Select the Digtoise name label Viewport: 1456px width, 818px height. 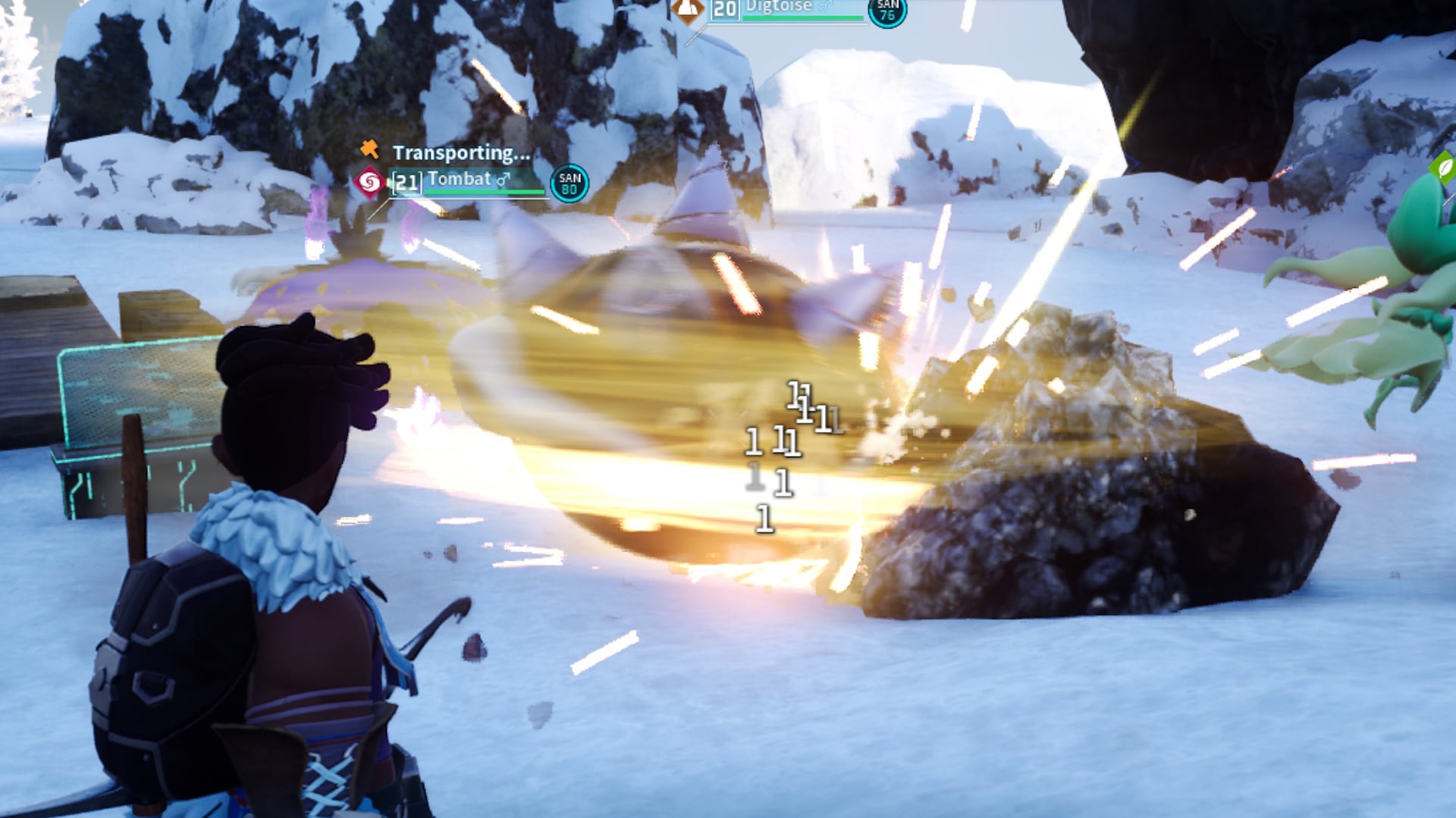(x=779, y=6)
